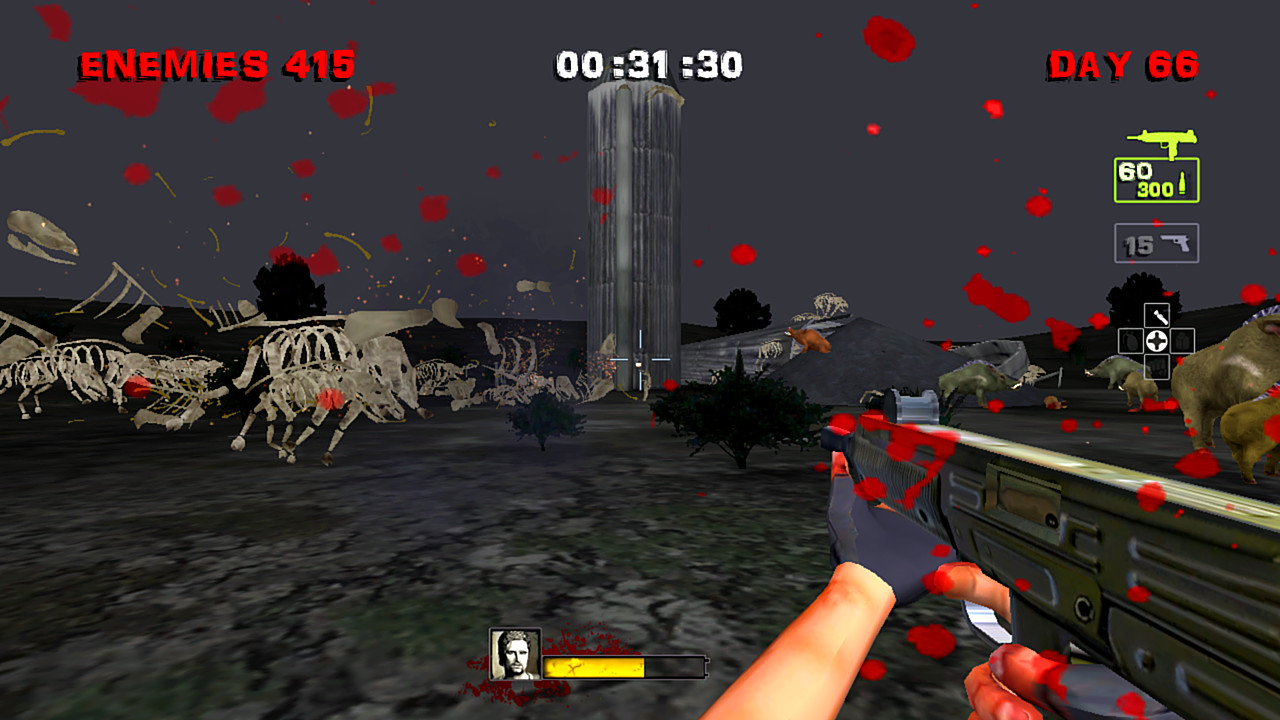Choose the molotov icon on the right
This screenshot has height=720, width=1280.
point(1182,340)
